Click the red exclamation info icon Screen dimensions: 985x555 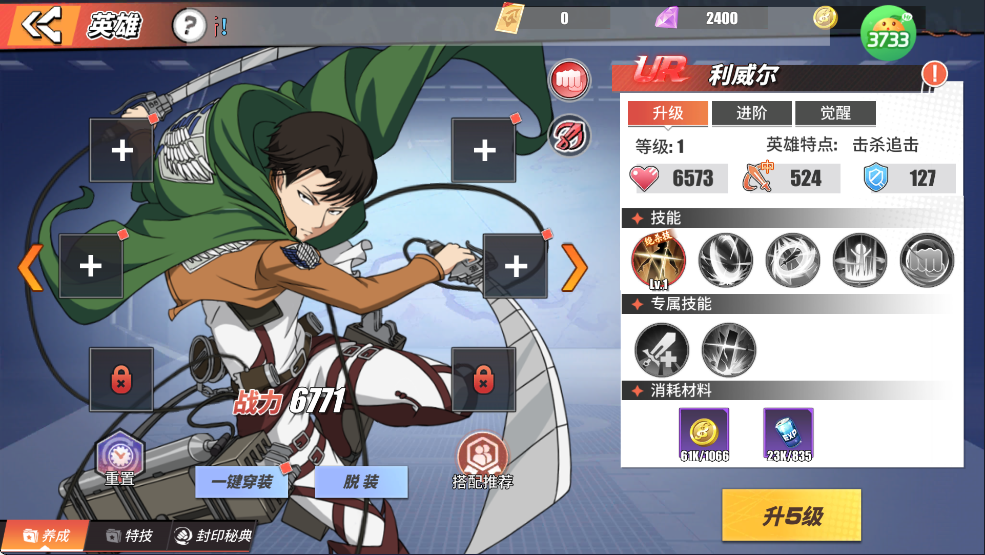tap(934, 73)
